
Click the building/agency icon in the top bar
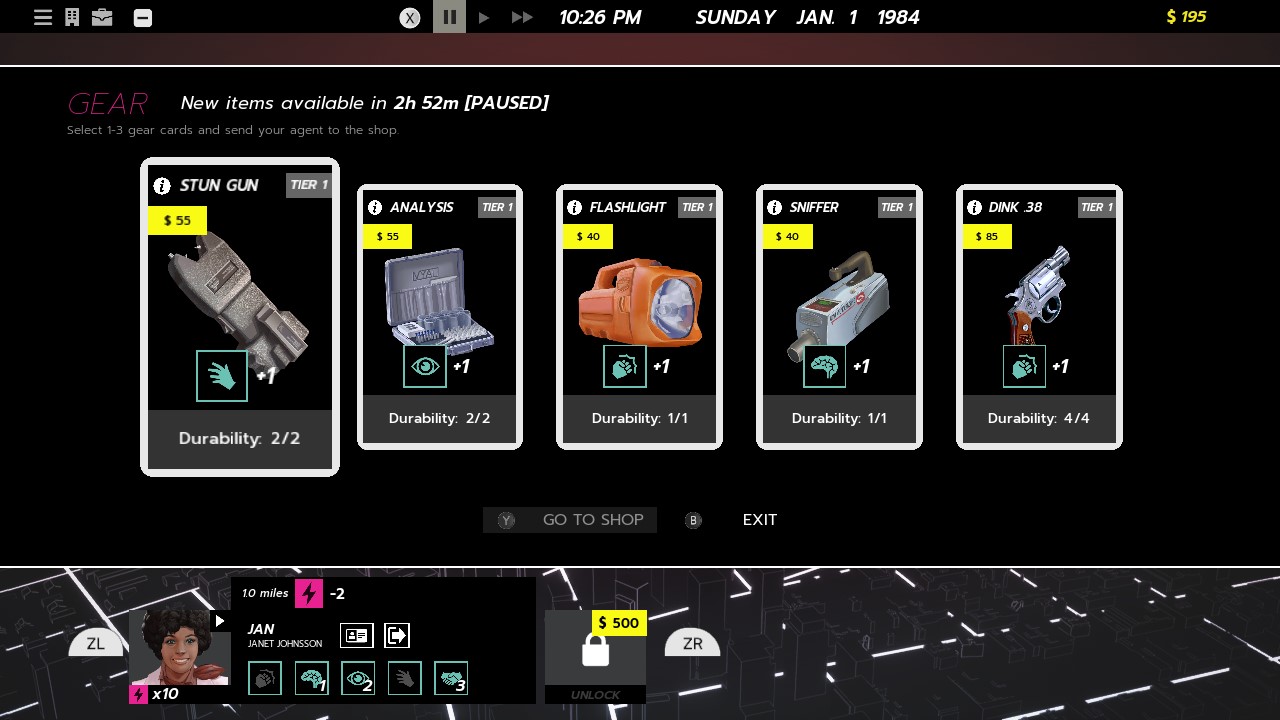point(71,16)
